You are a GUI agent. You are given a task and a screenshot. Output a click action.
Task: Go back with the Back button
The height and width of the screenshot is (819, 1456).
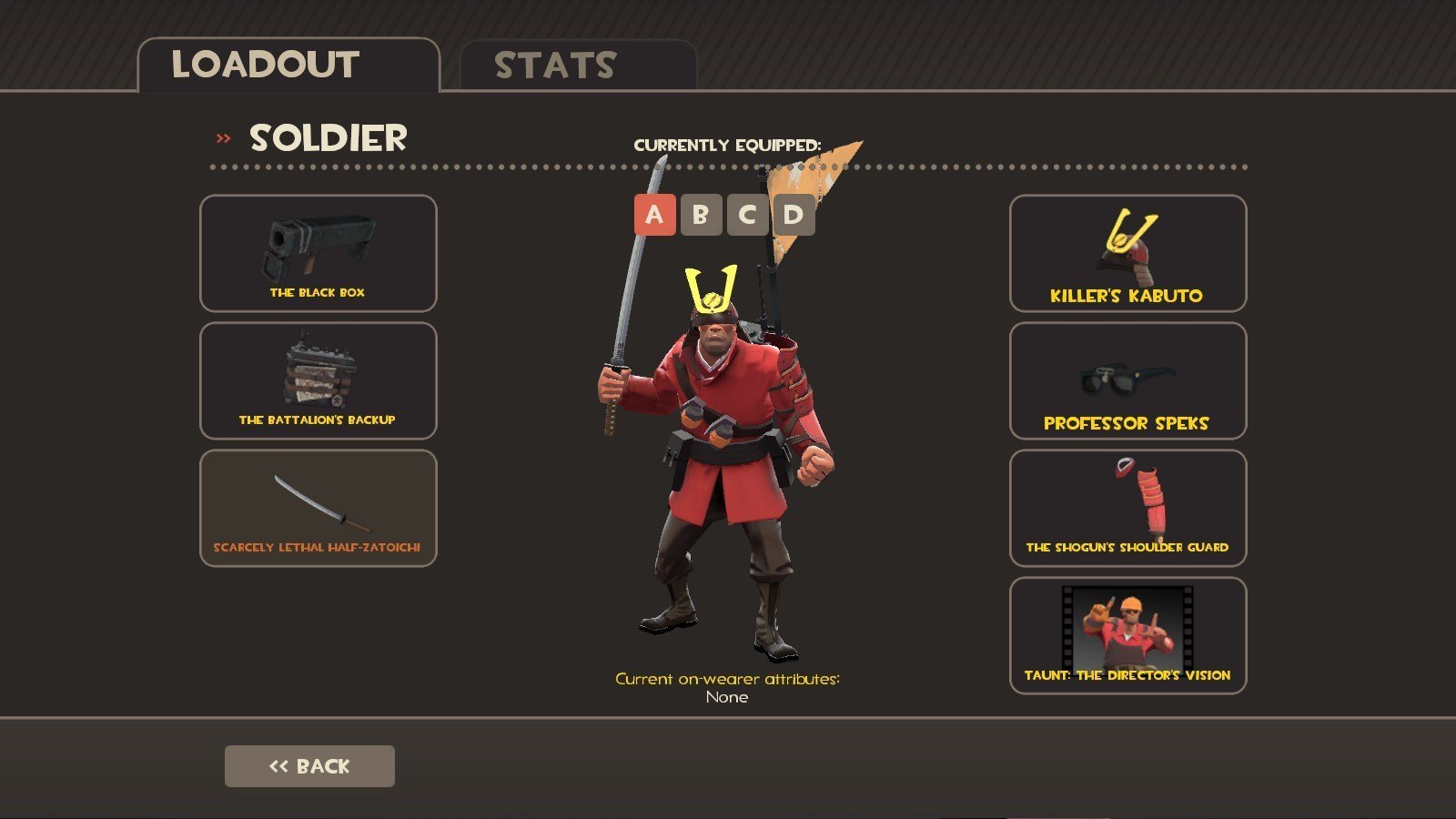[309, 766]
